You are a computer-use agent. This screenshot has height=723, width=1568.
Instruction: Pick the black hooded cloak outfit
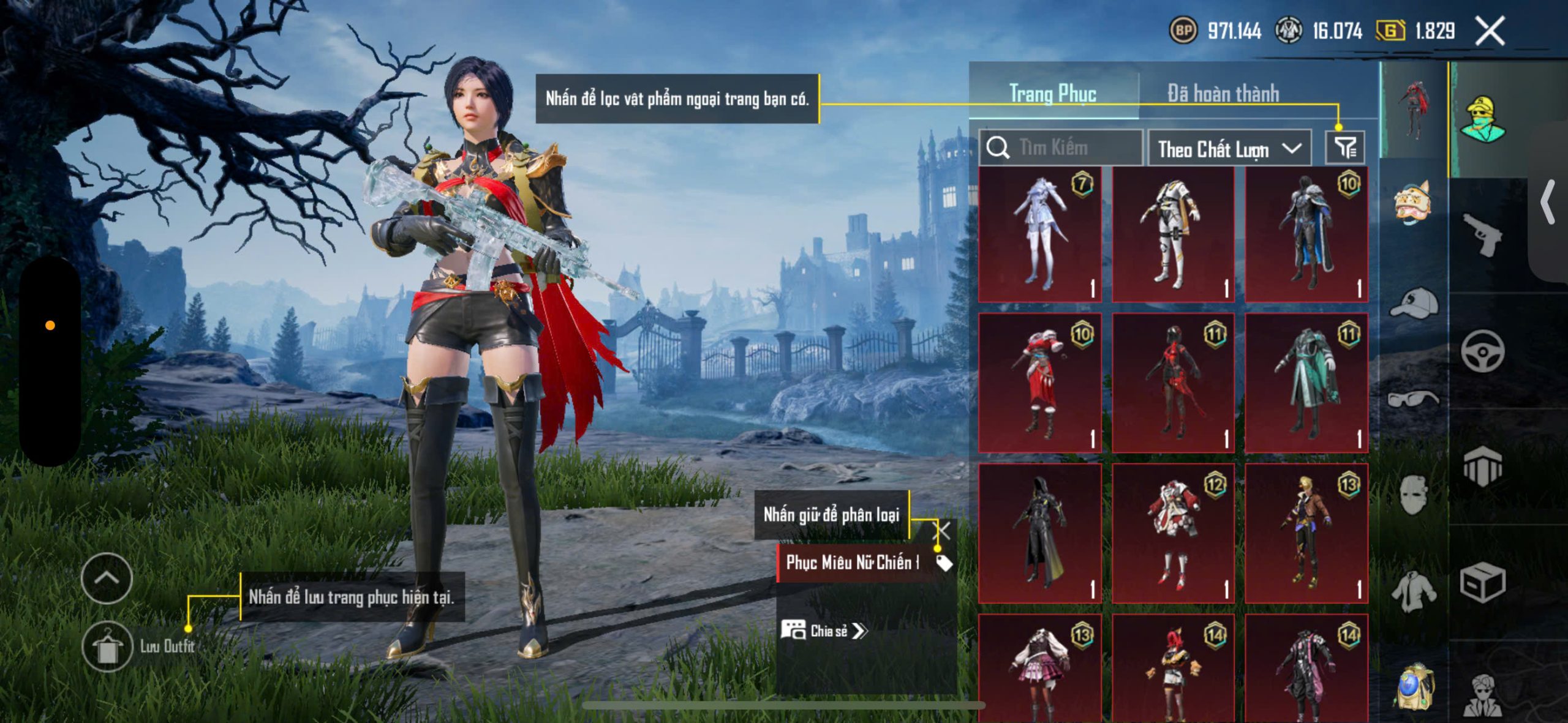pos(1040,533)
